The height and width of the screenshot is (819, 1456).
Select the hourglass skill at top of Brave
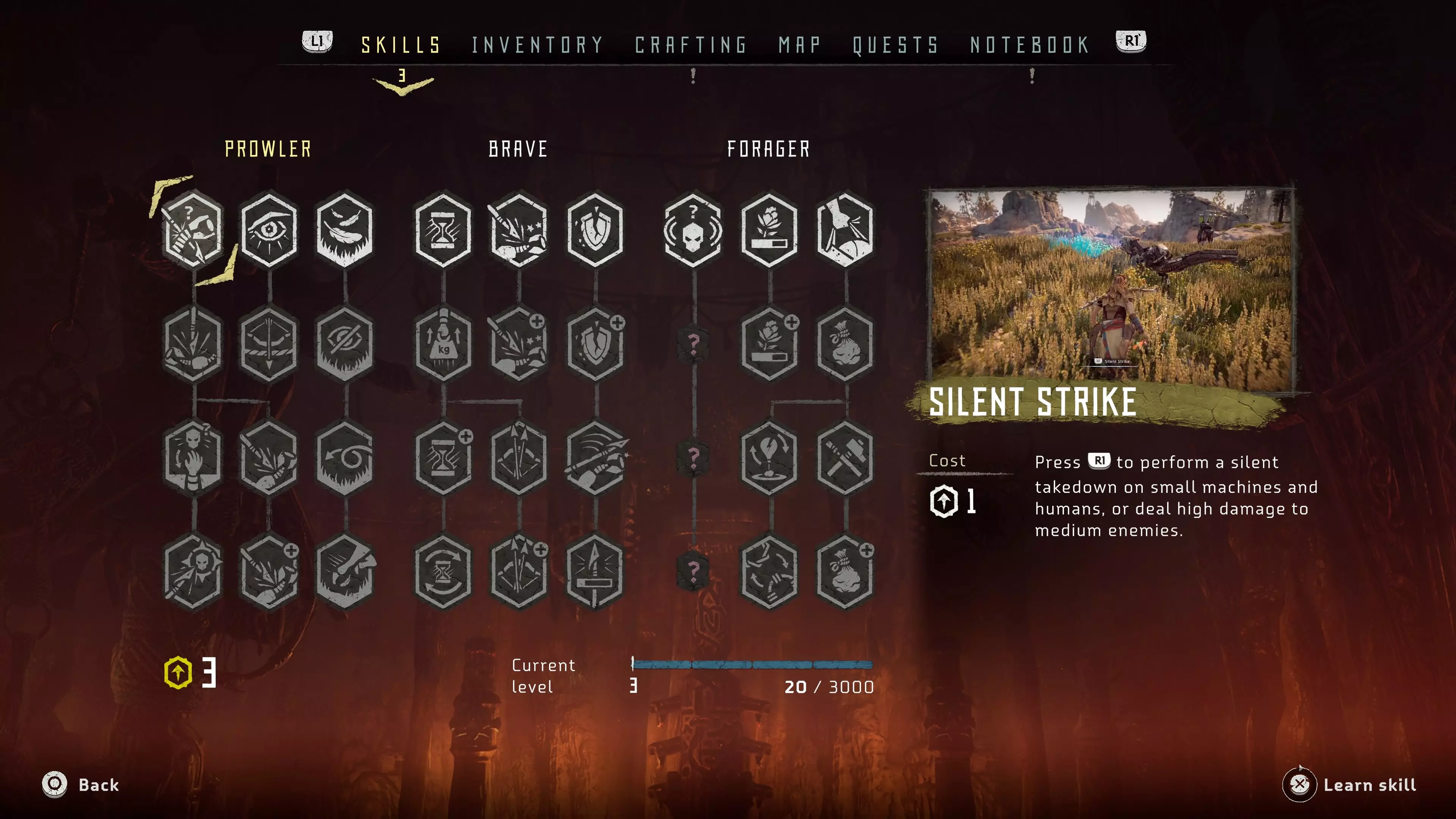(x=443, y=229)
